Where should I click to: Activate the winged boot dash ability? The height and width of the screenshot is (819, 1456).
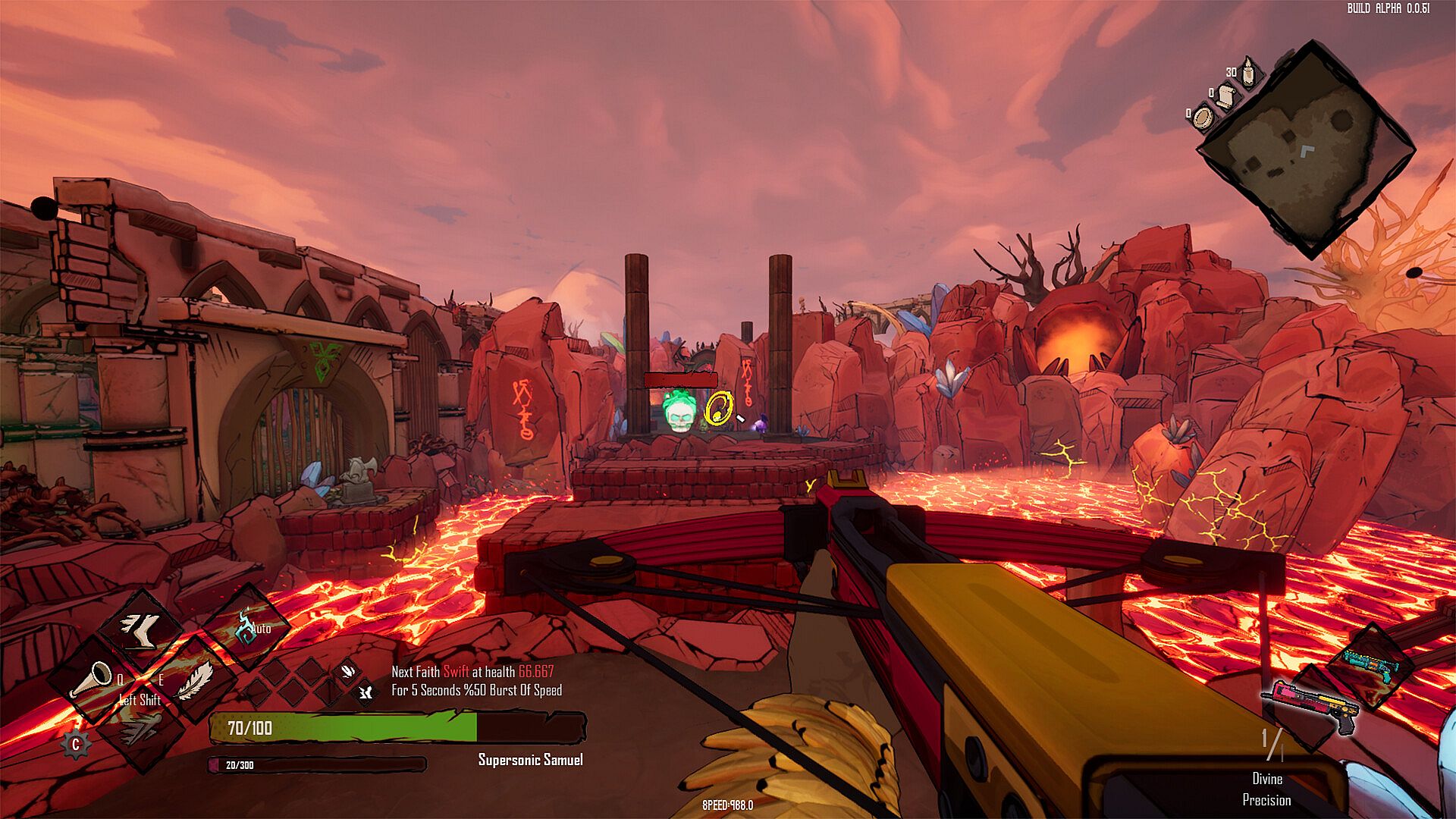(142, 629)
